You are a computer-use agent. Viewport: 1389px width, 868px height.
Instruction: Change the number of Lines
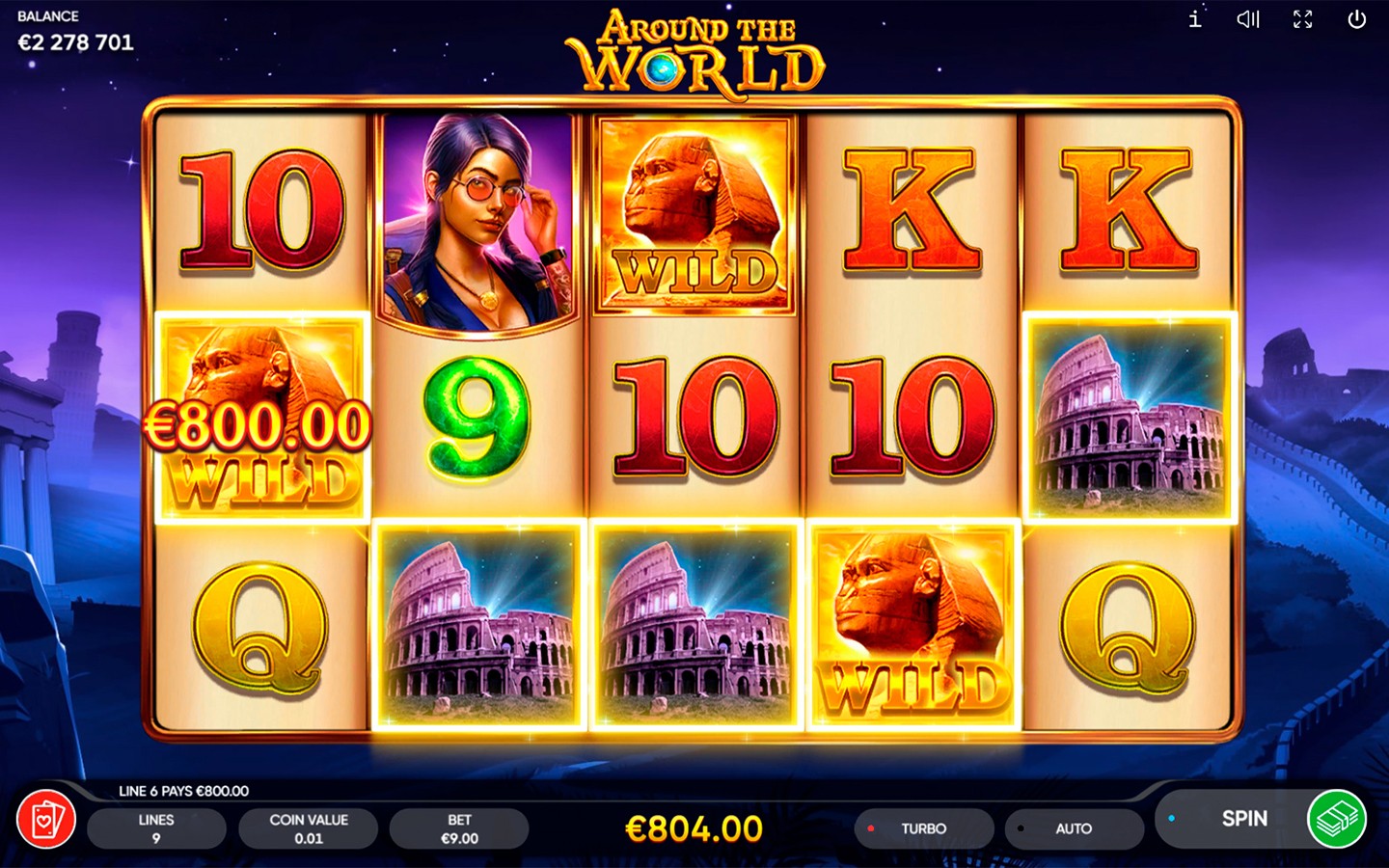point(156,828)
